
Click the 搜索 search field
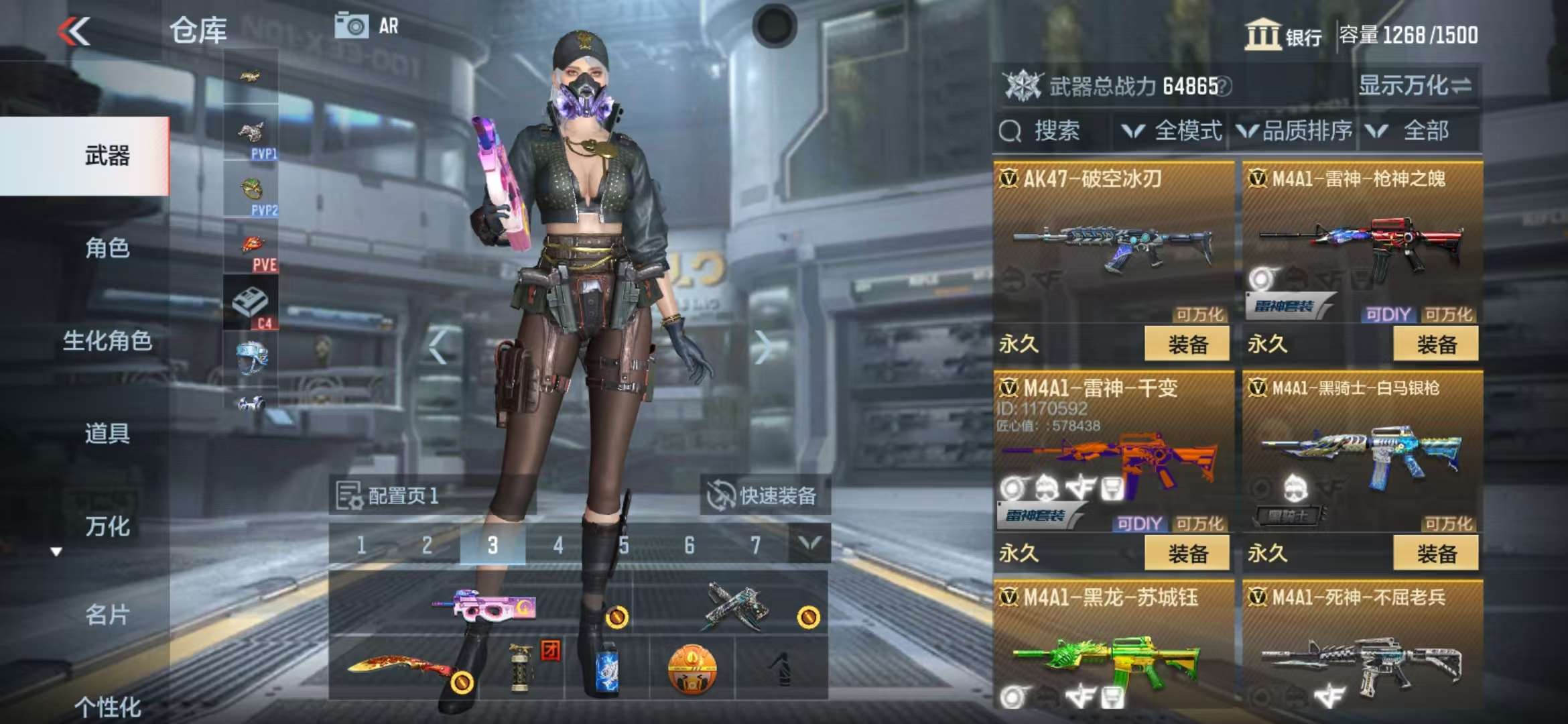pyautogui.click(x=1055, y=131)
